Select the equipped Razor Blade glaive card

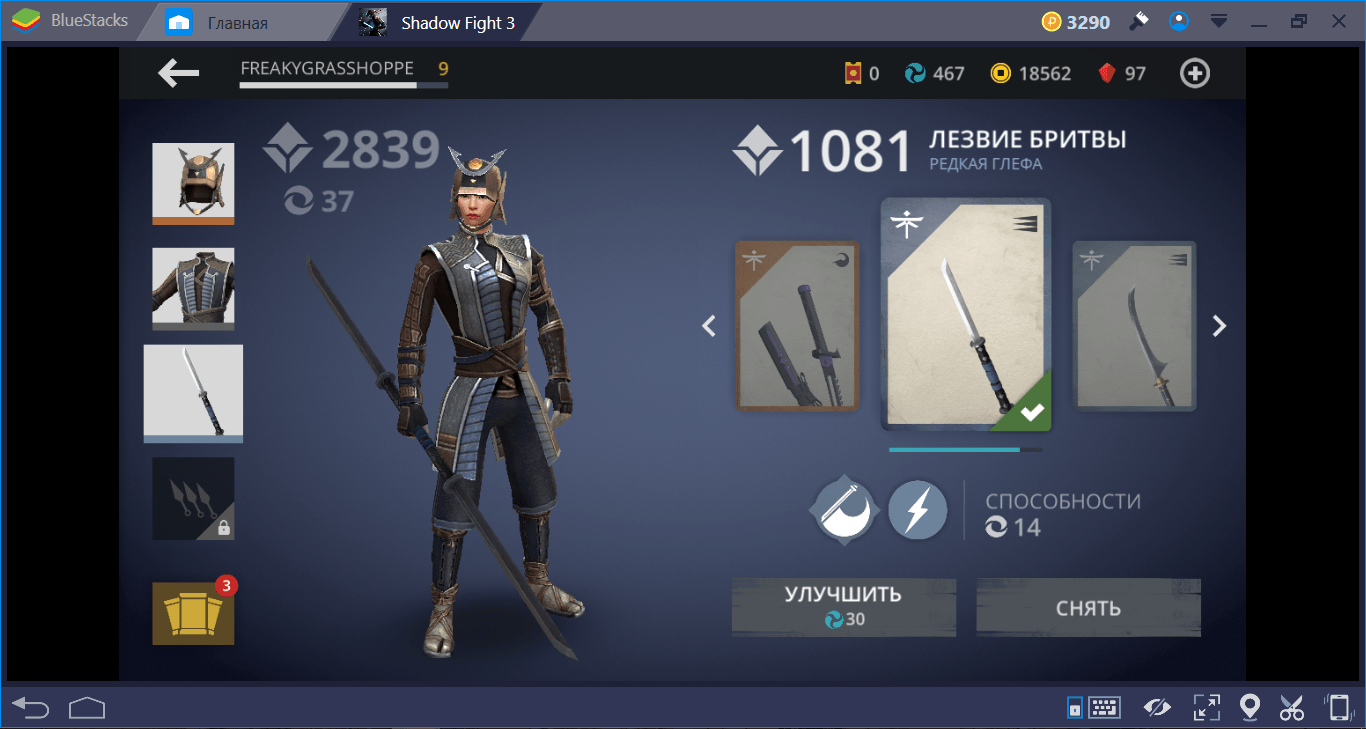[x=965, y=315]
